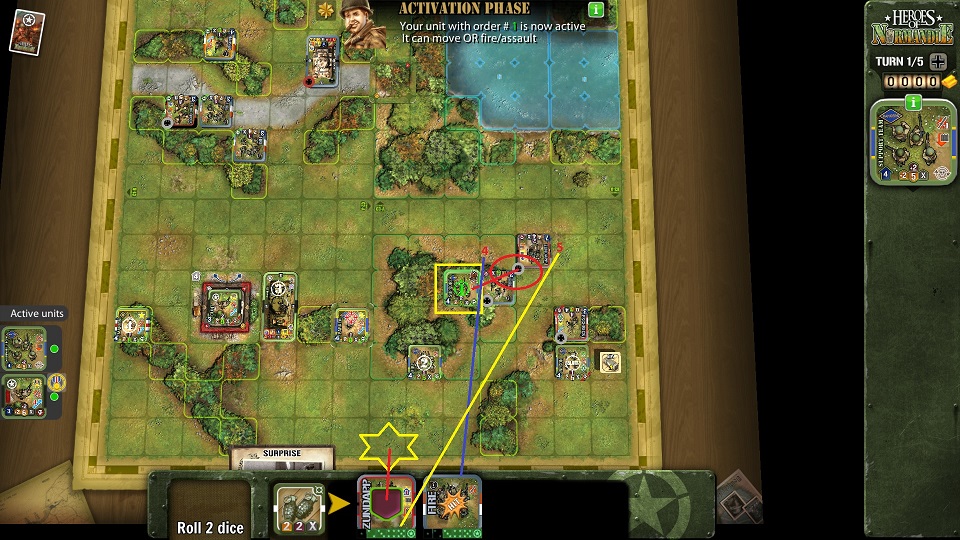The height and width of the screenshot is (540, 960).
Task: Select the rifle squad card in side panel
Action: pos(912,146)
